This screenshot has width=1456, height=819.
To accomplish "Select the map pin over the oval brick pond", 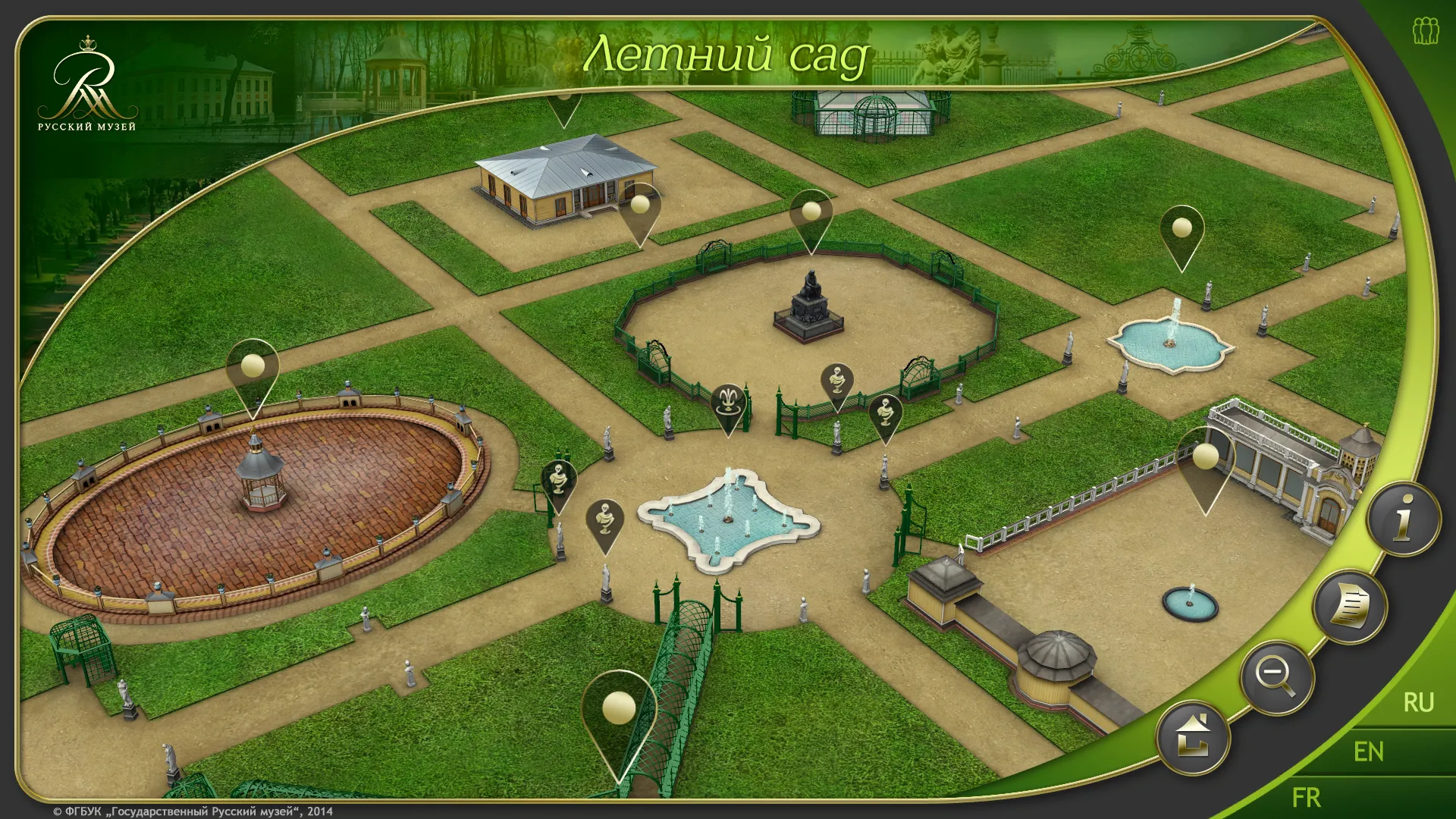I will coord(253,368).
